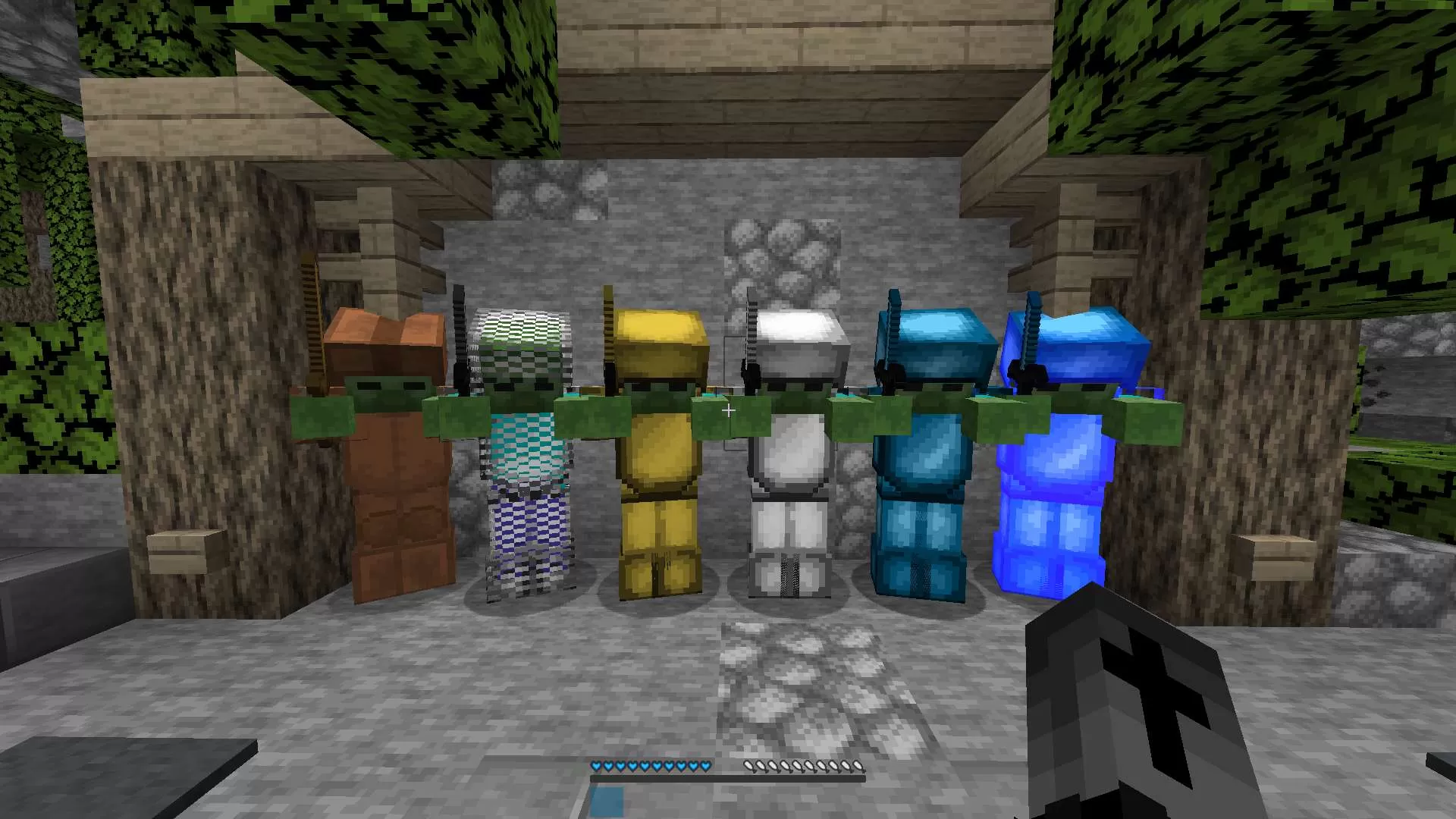Click the crosshair at screen center

[x=728, y=410]
